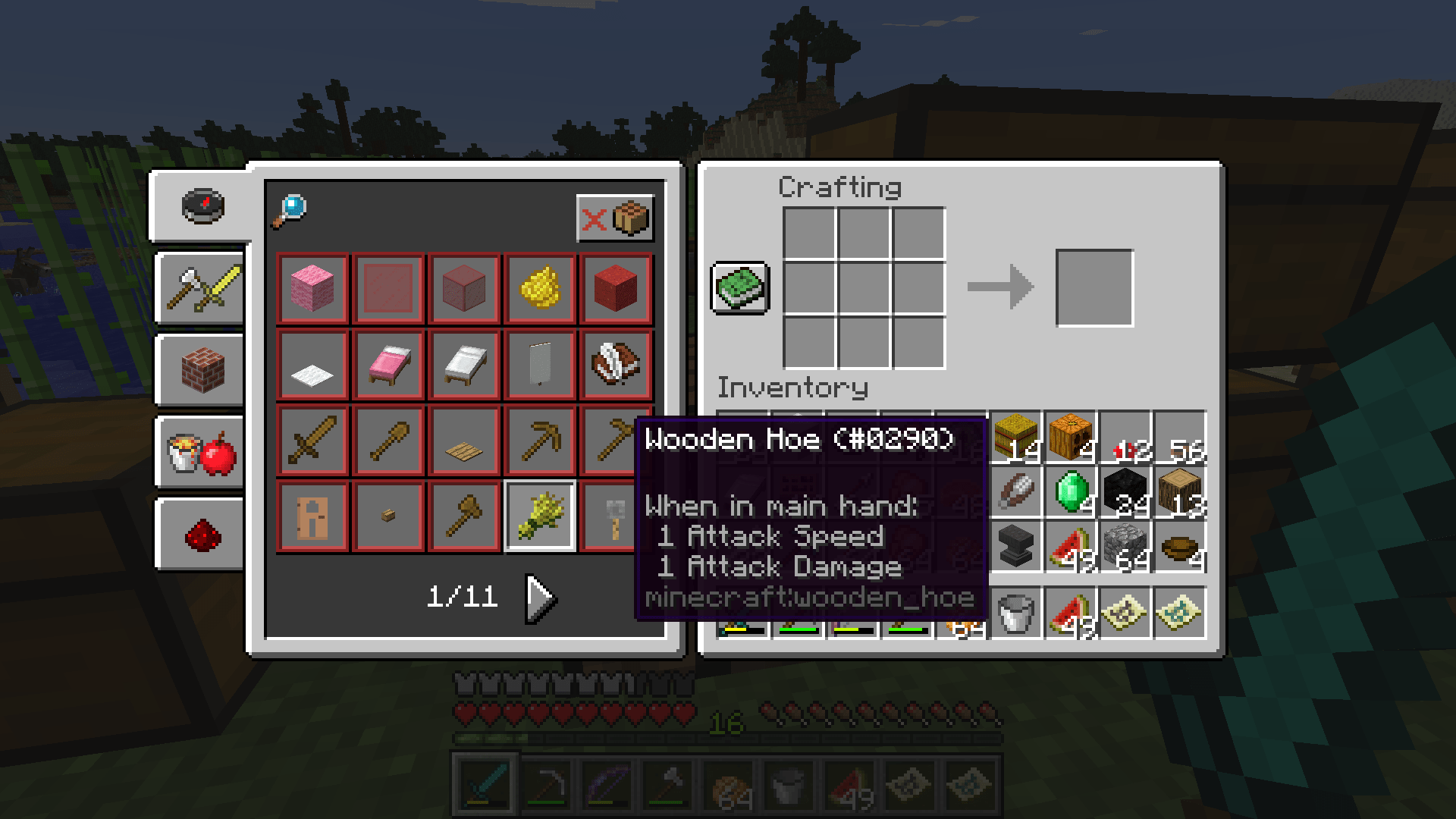Image resolution: width=1456 pixels, height=819 pixels.
Task: Select the white bed recipe
Action: point(463,364)
